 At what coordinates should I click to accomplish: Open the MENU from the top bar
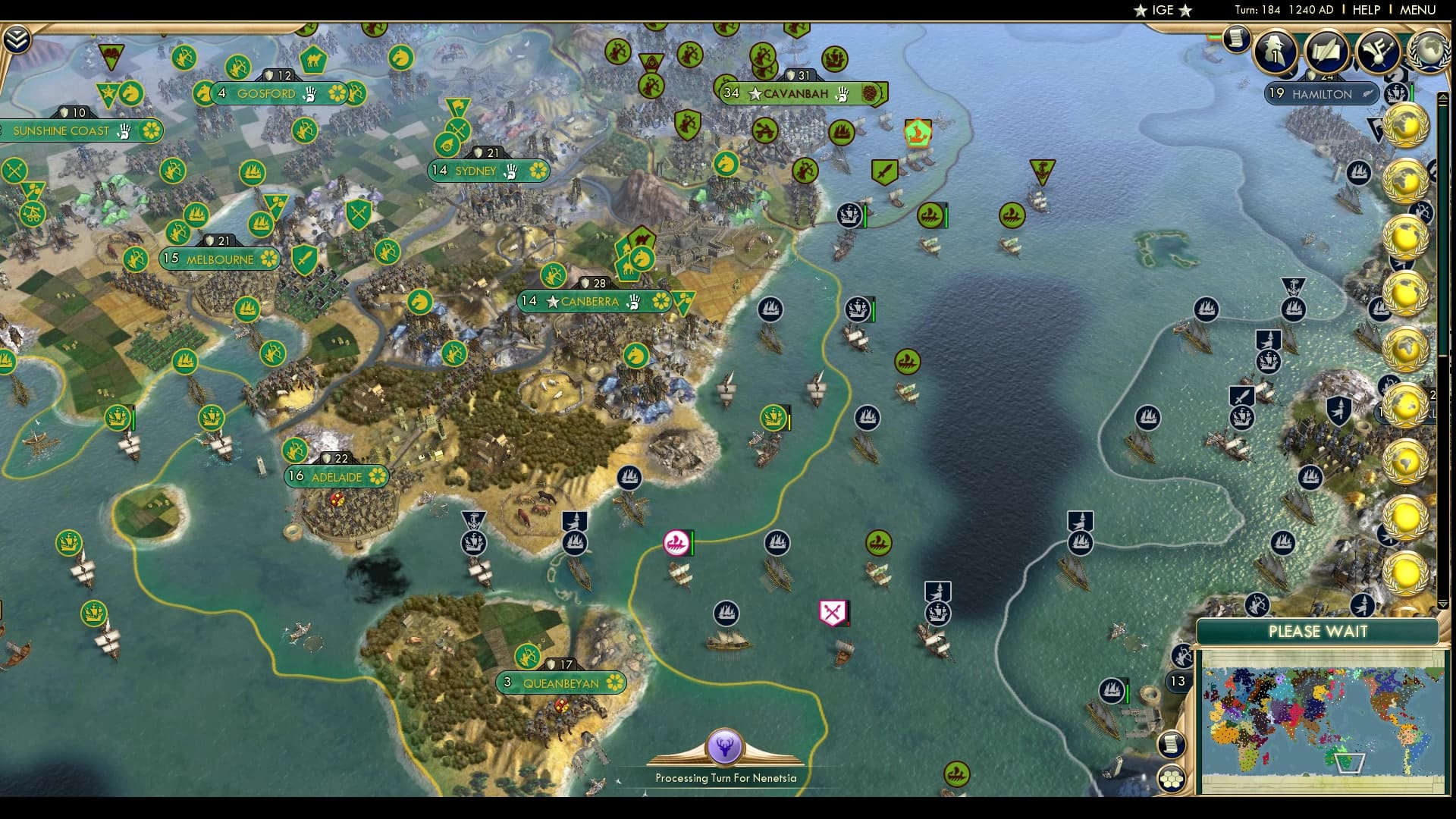(1417, 10)
